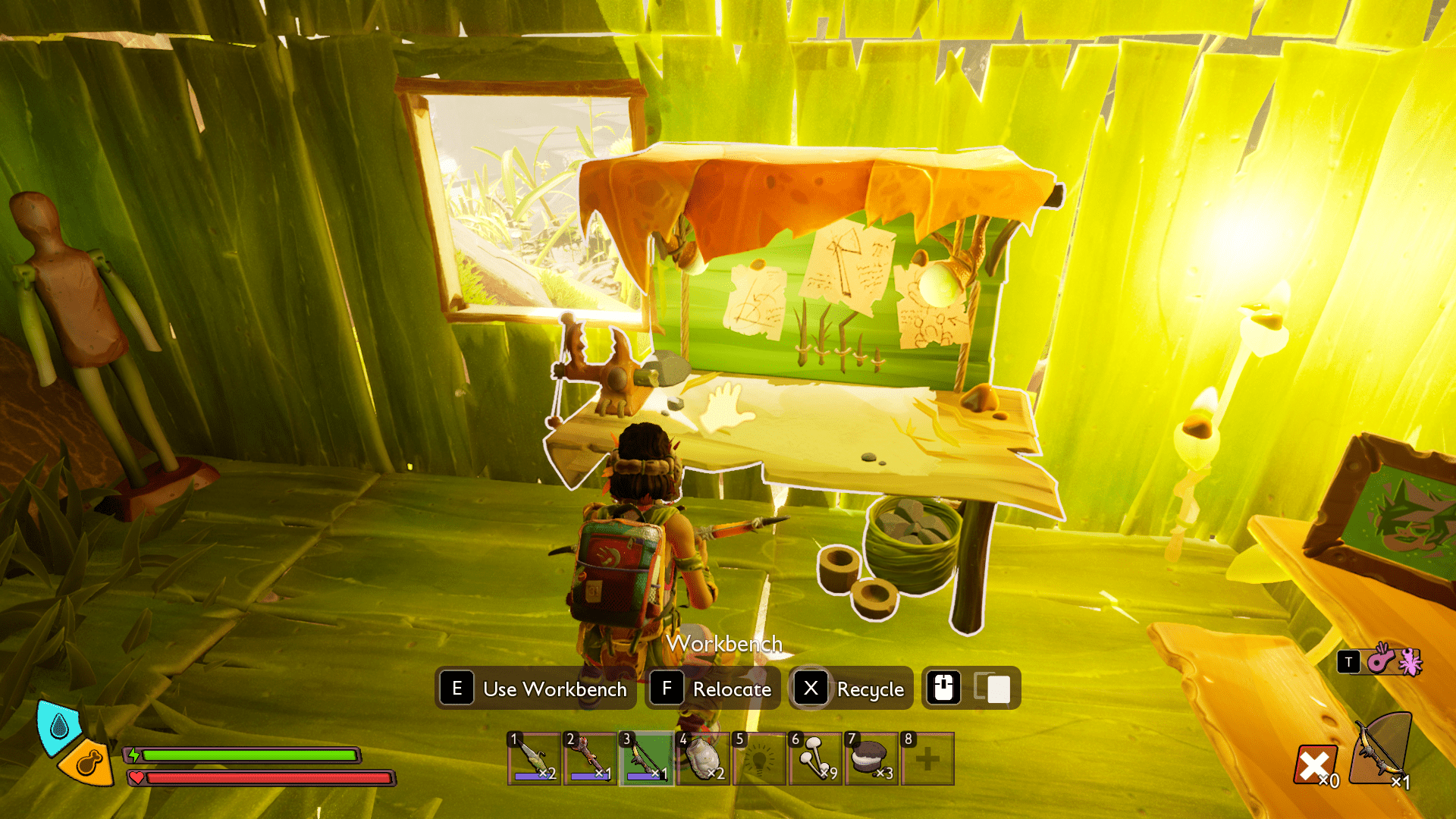Select the torch weapon in hotbar slot 2

589,758
